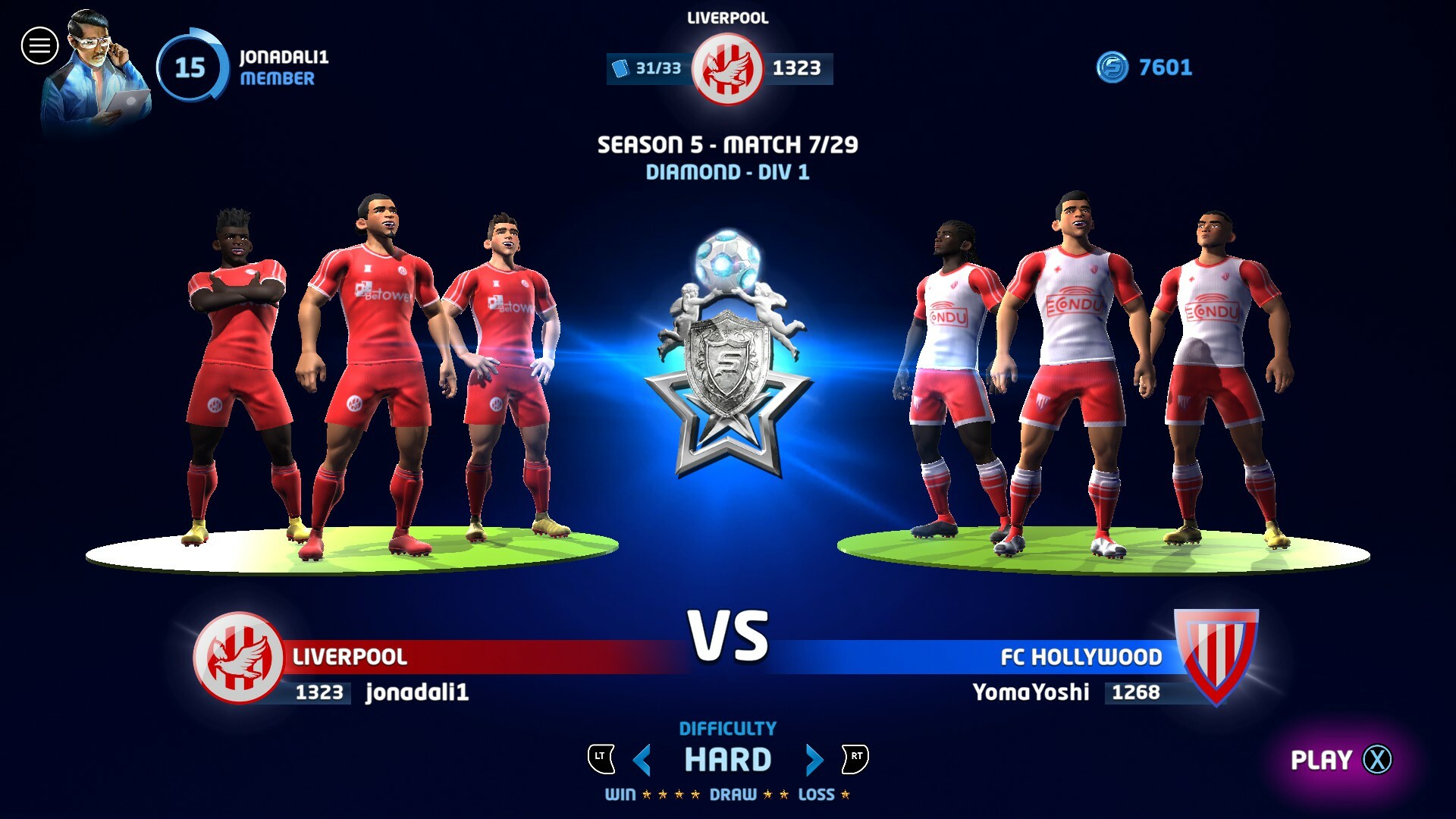
Task: Click the DIAMOND - DIV 1 label
Action: [x=729, y=172]
